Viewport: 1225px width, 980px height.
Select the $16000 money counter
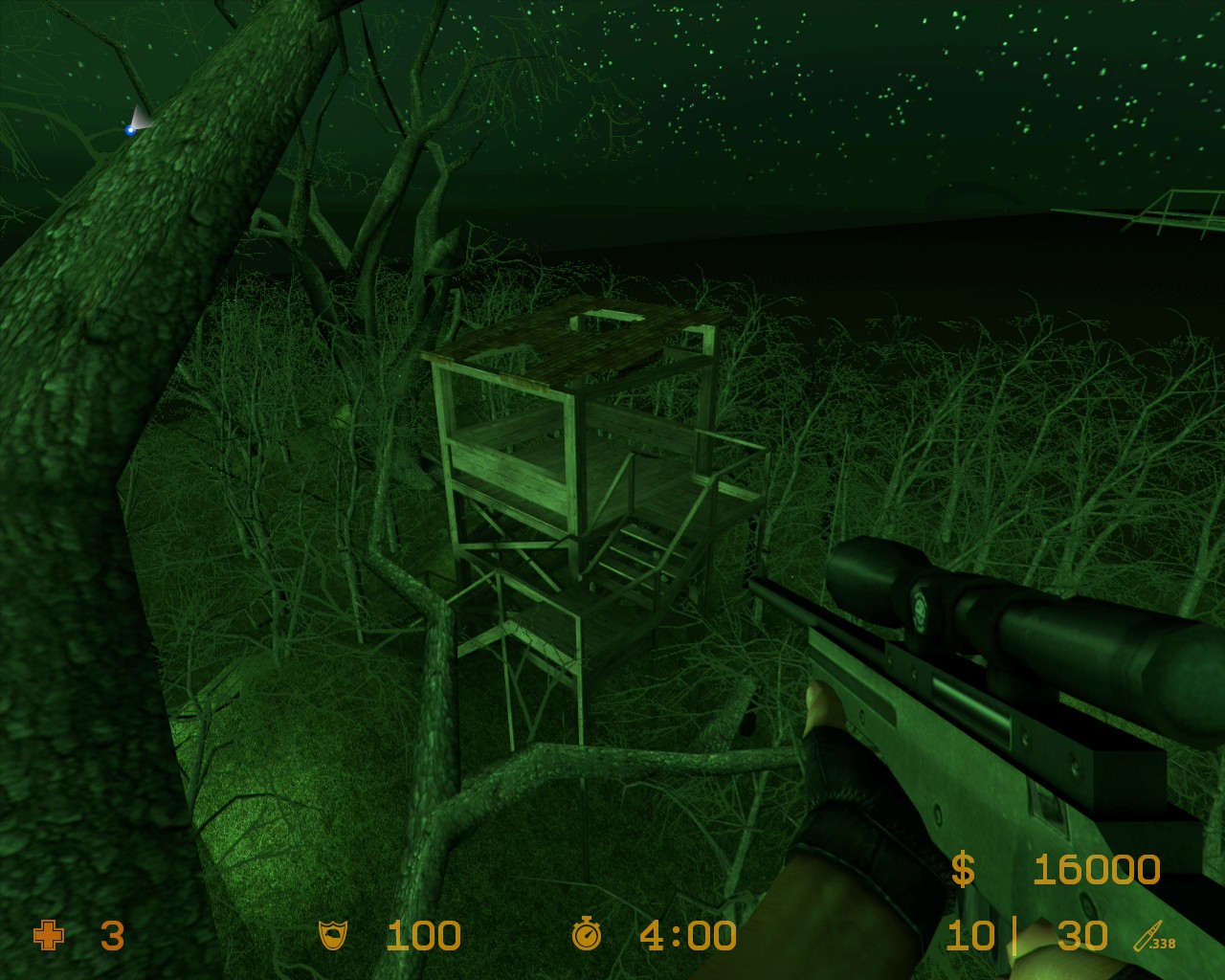click(x=1096, y=869)
